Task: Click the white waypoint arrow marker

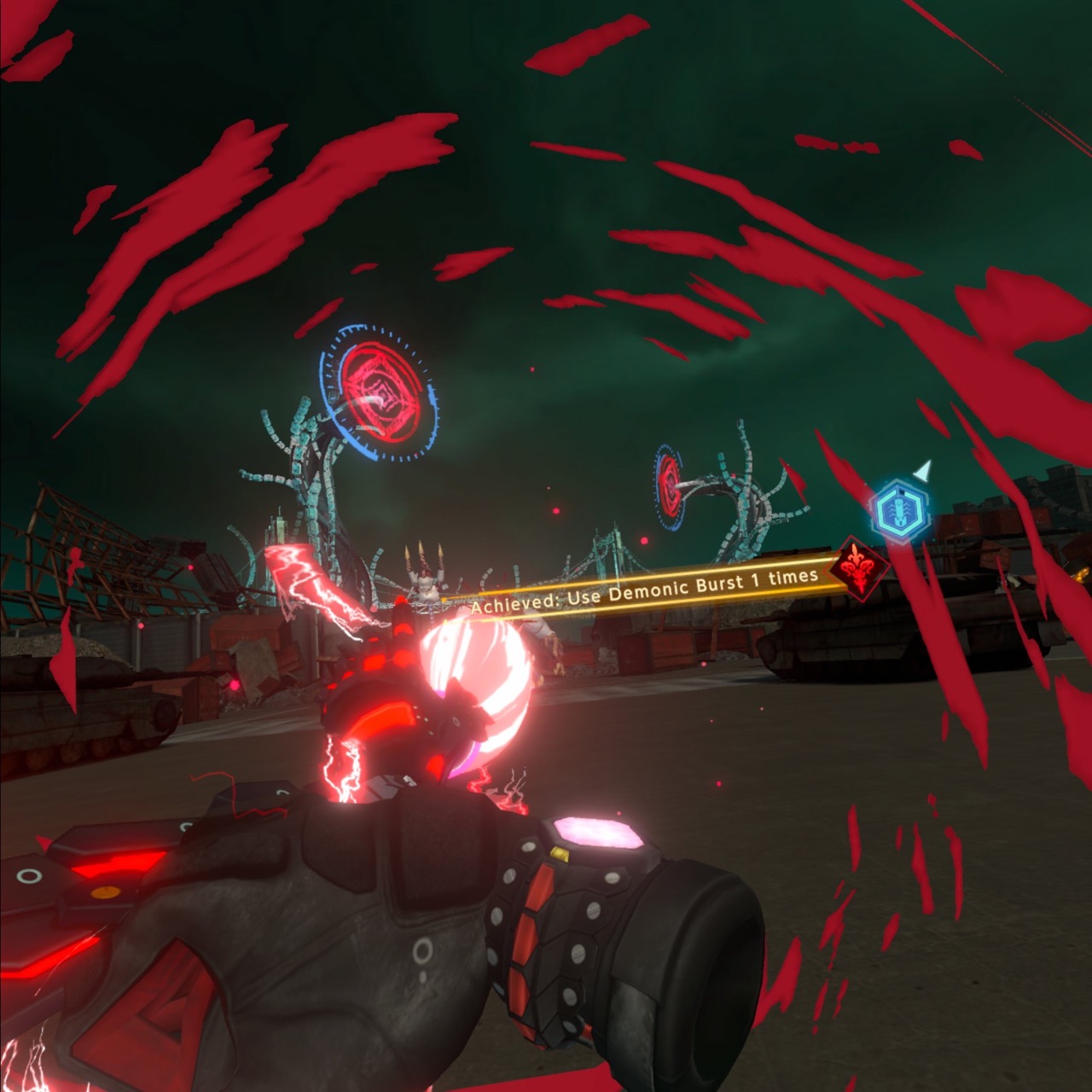Action: (x=923, y=470)
